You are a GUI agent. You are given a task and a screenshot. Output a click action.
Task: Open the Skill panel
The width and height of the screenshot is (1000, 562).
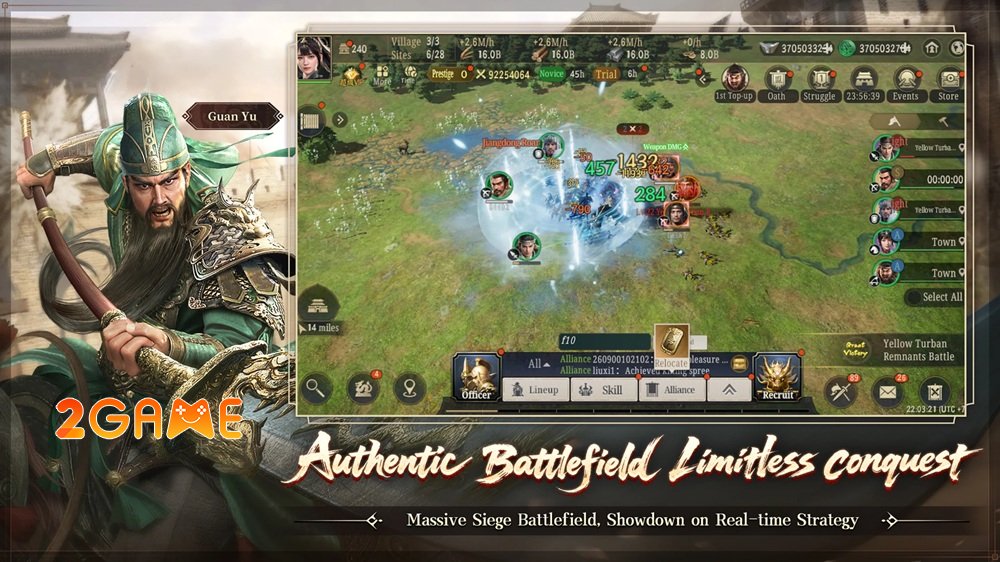pyautogui.click(x=604, y=390)
